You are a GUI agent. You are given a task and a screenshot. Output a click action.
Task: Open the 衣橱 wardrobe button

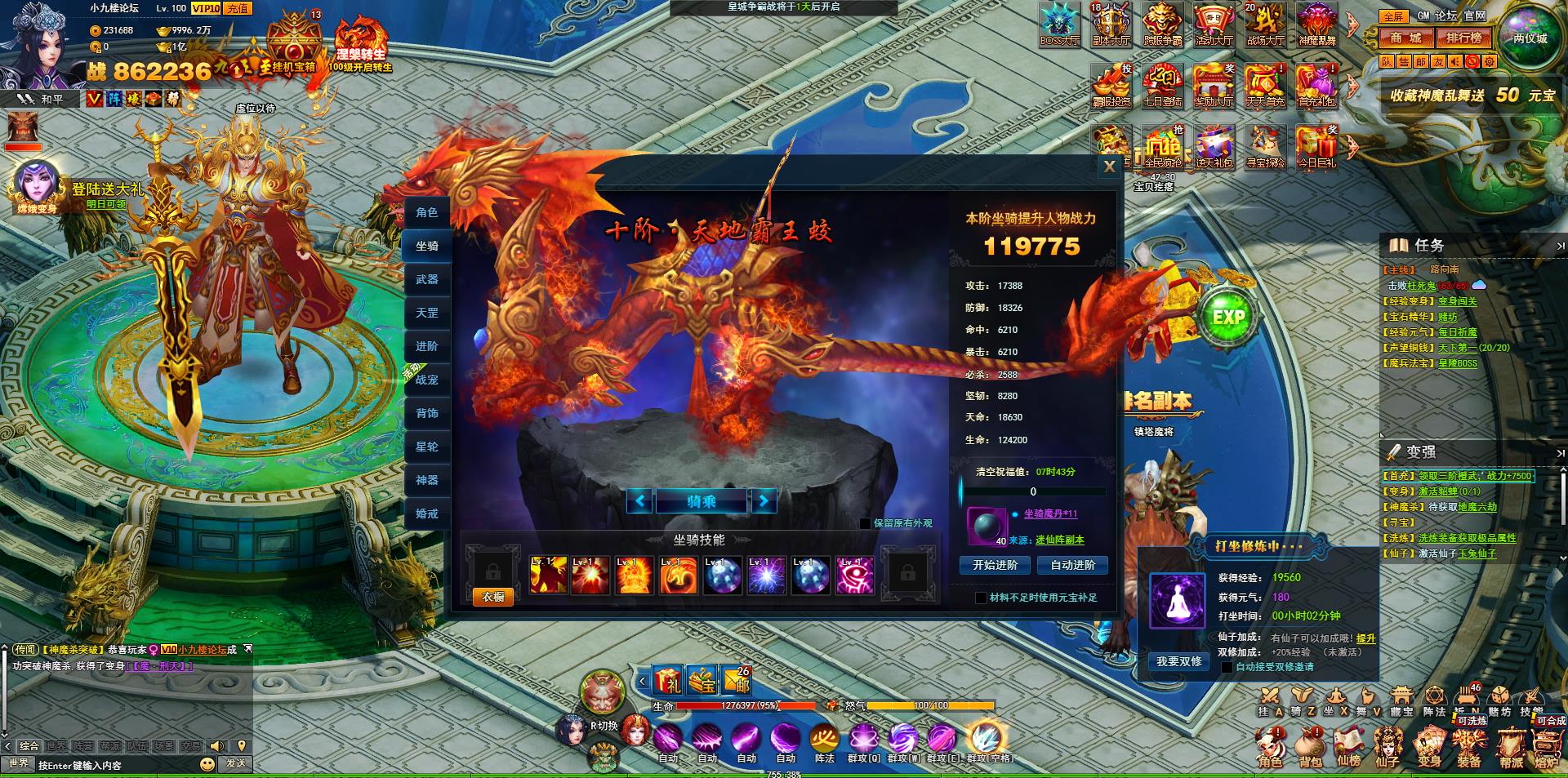click(x=492, y=597)
